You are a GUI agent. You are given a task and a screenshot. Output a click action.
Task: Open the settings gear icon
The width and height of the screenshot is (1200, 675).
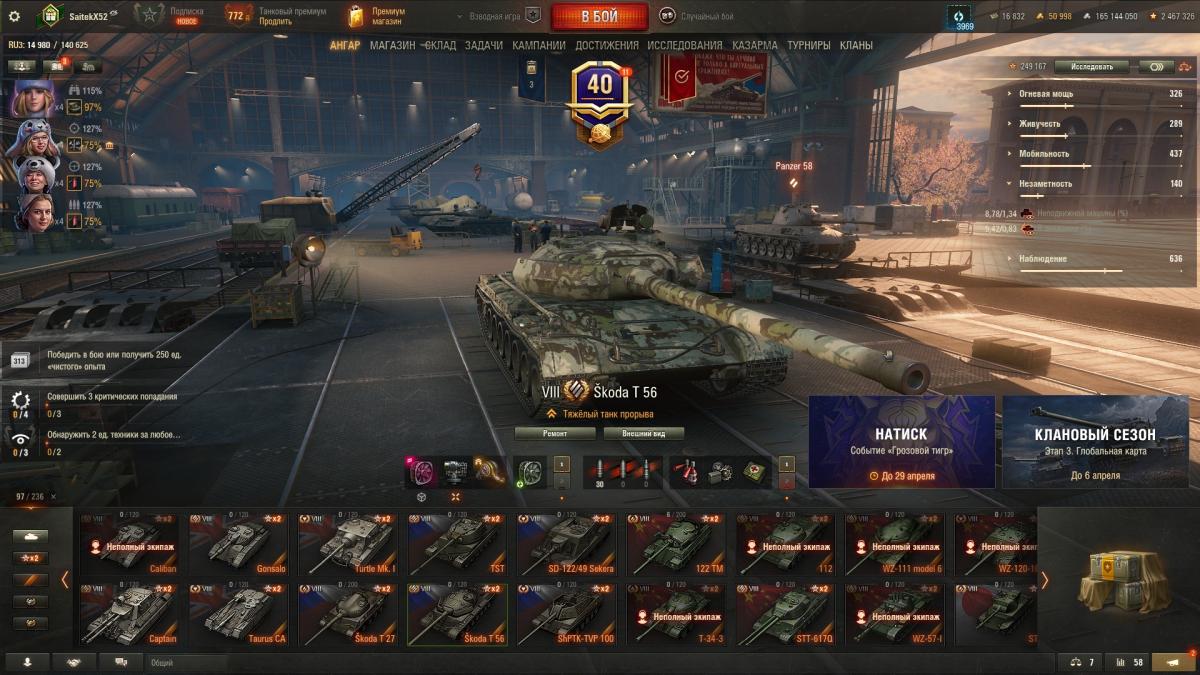(x=14, y=16)
